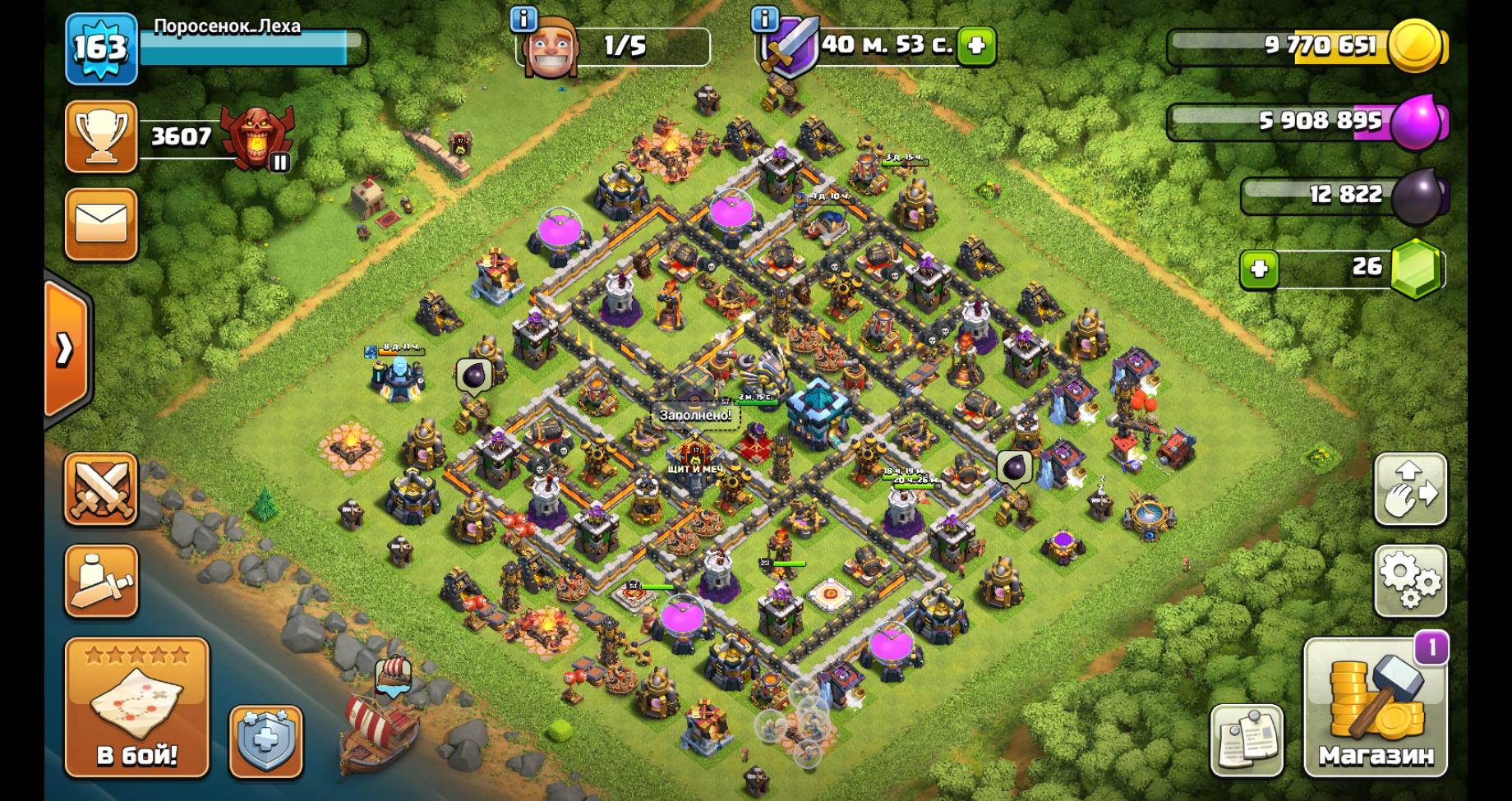This screenshot has width=1512, height=801.
Task: Select the pink elixir resource counter
Action: 1307,122
